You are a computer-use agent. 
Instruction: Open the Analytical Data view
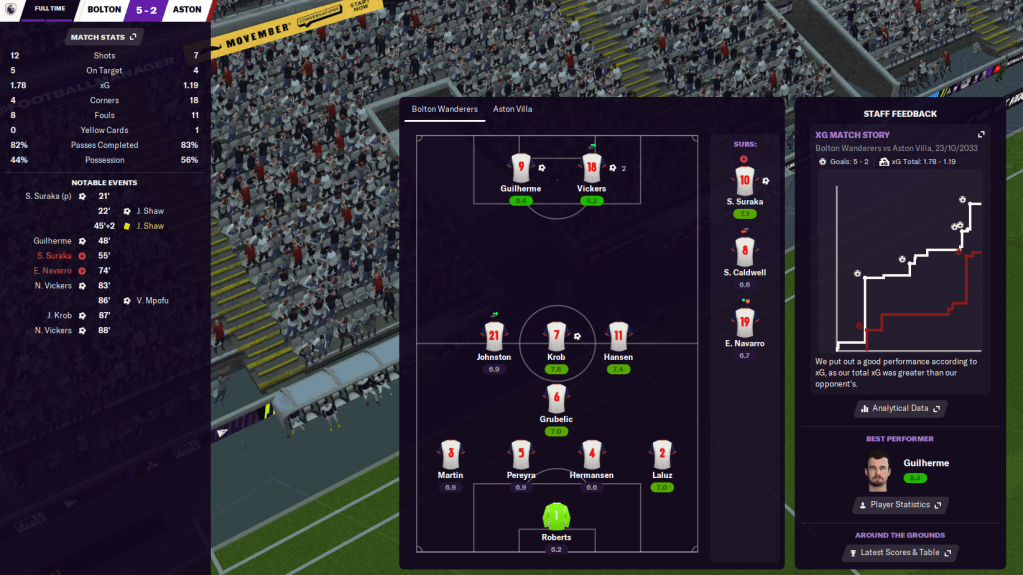[900, 408]
